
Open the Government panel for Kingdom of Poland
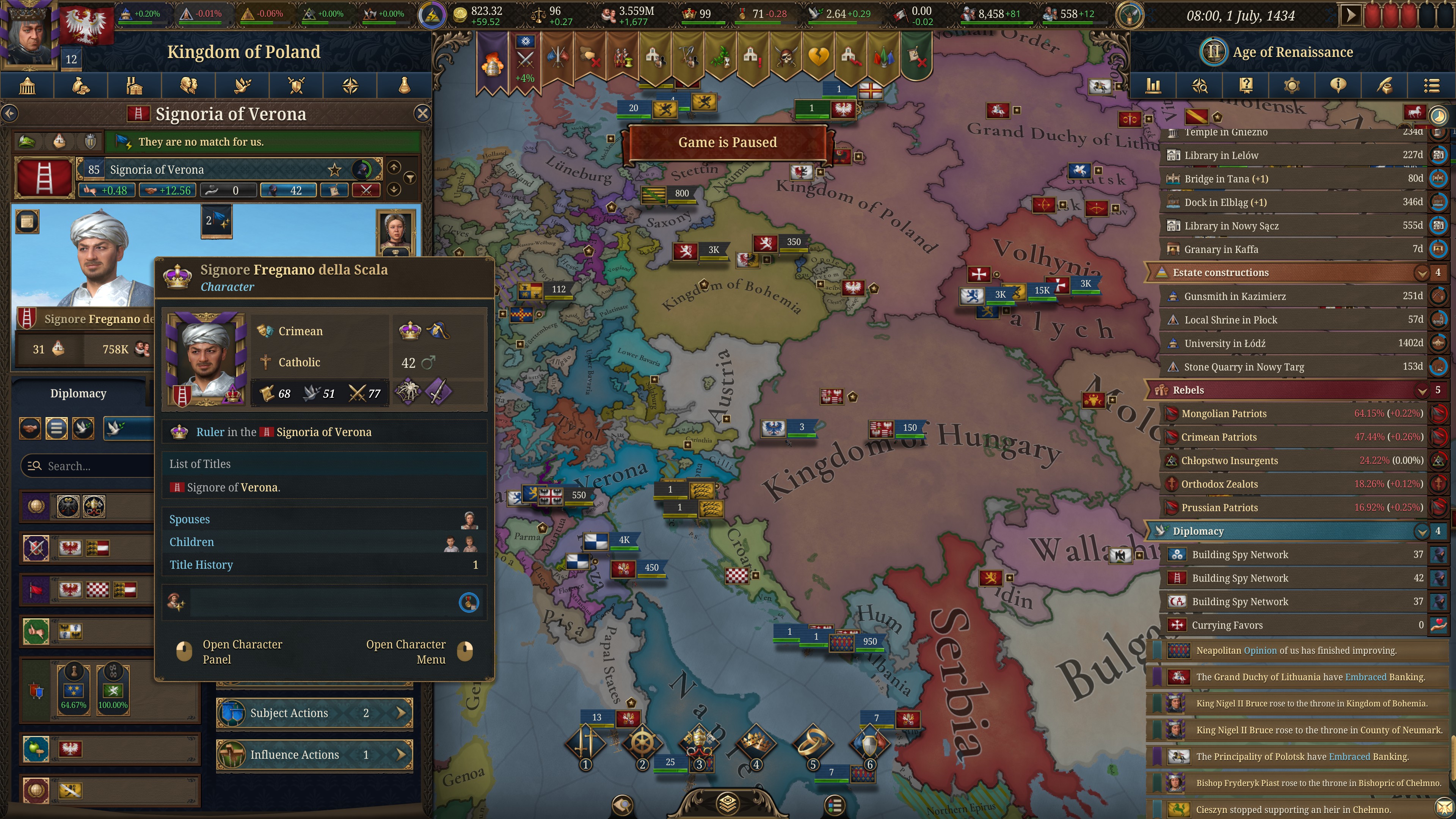point(27,85)
